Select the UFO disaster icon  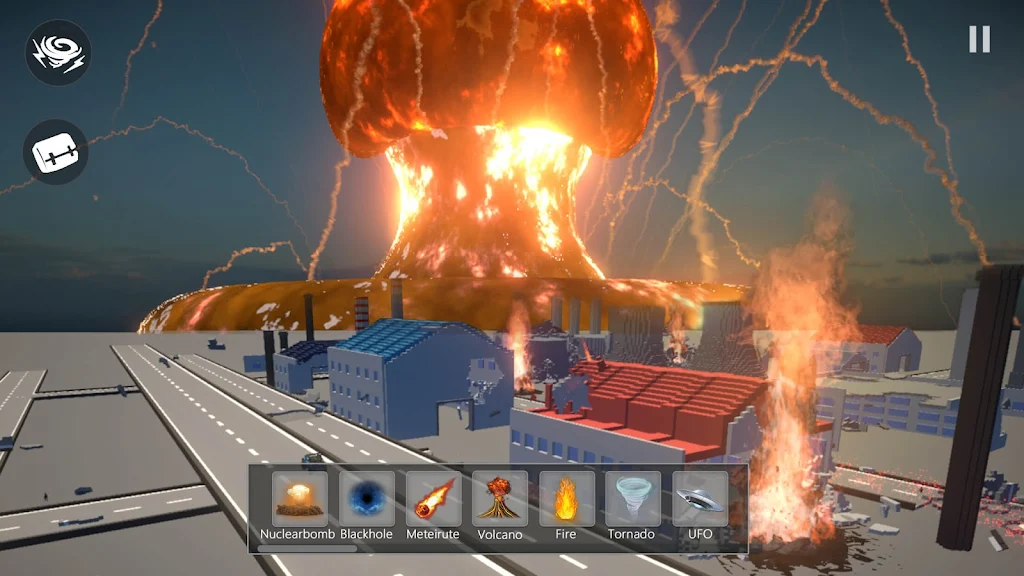pyautogui.click(x=700, y=499)
